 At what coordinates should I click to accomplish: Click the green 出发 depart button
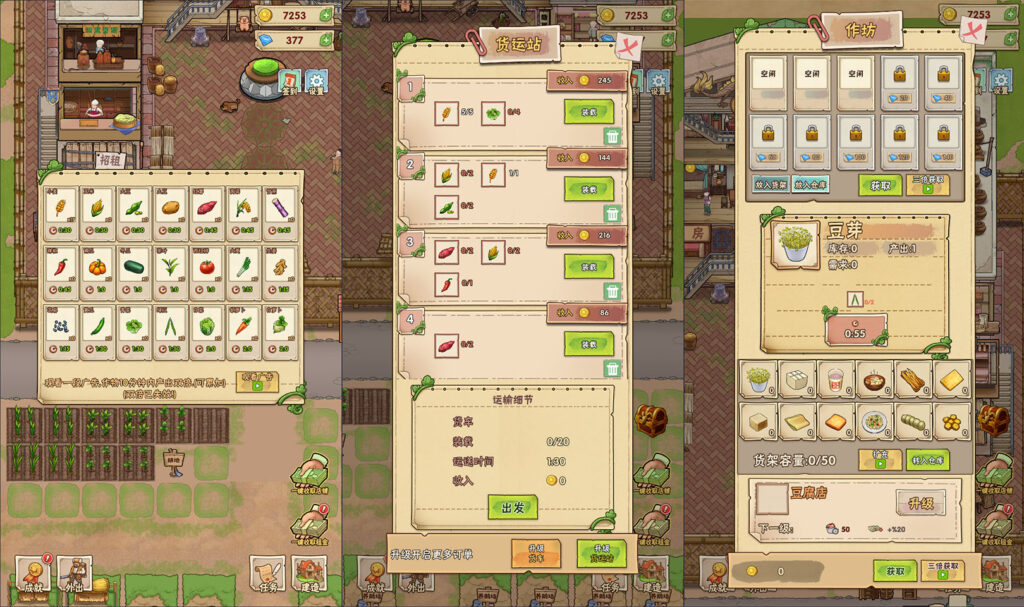(512, 507)
